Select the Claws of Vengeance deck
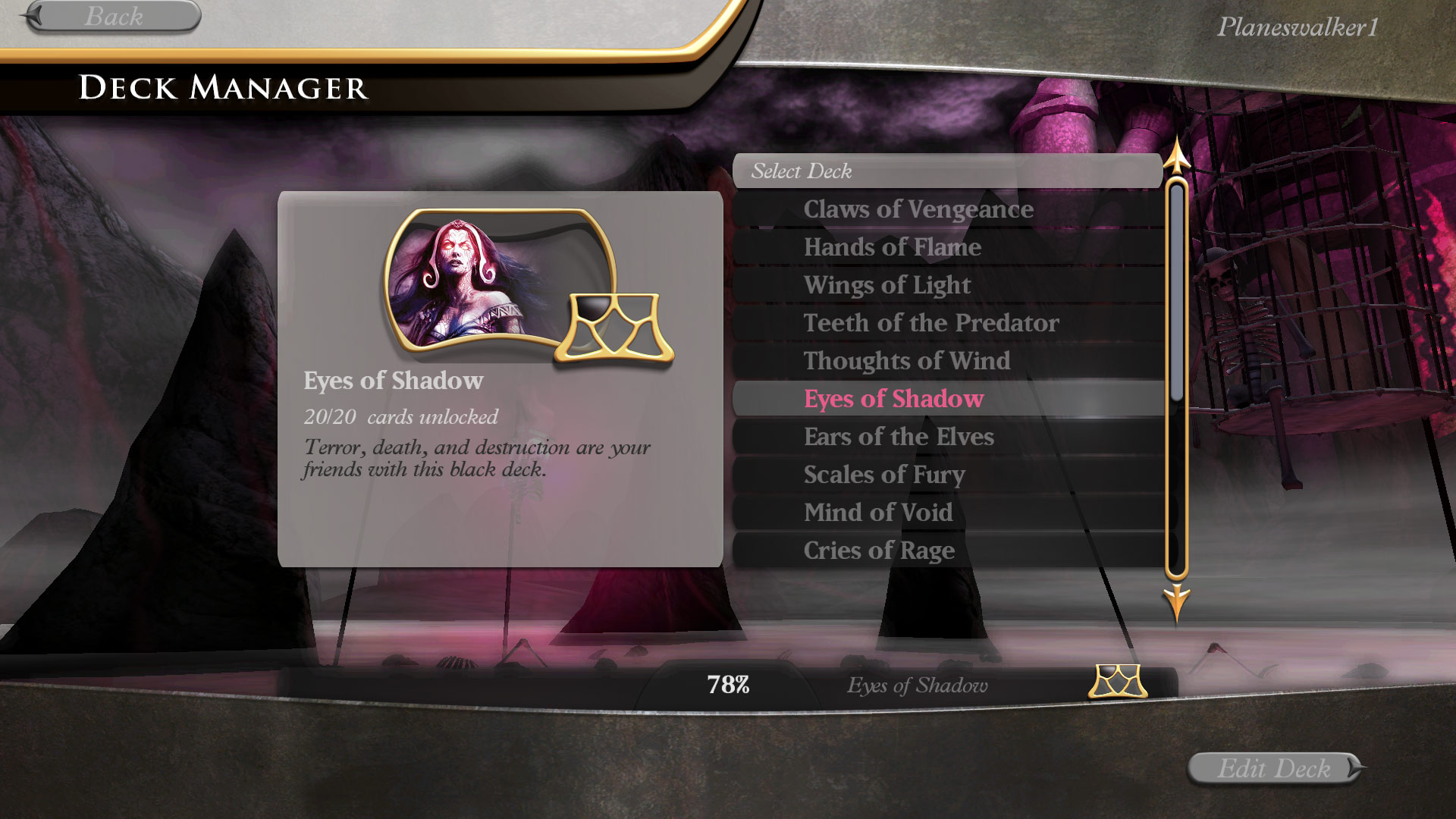The image size is (1456, 819). pos(918,209)
